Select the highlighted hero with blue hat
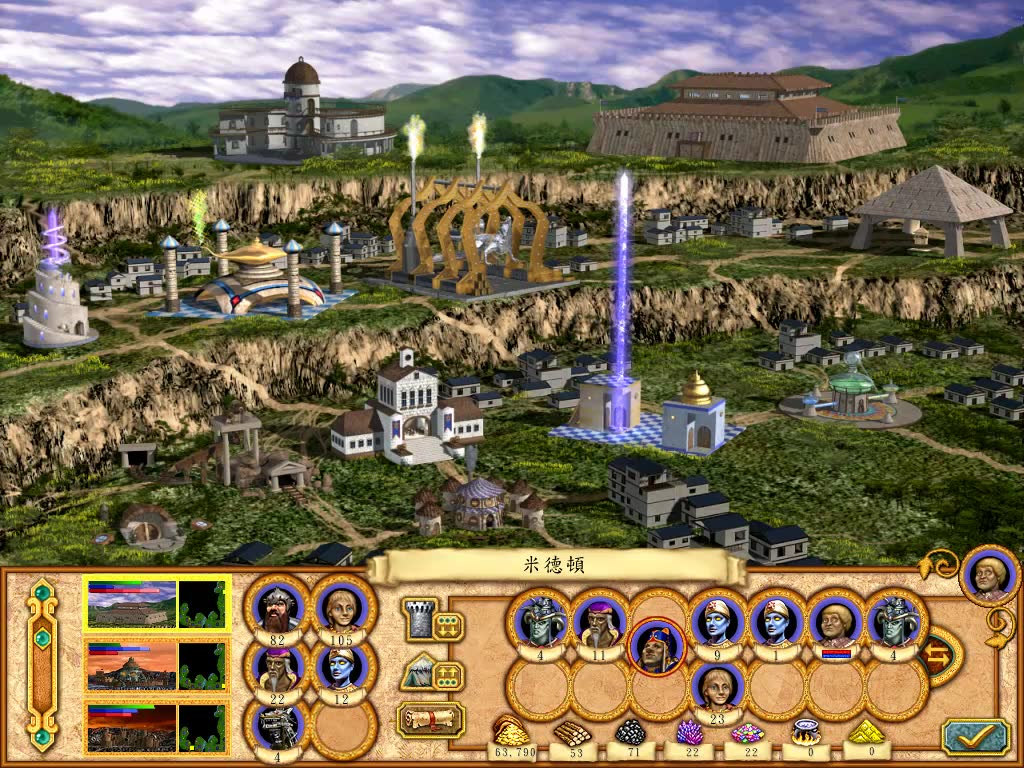Viewport: 1024px width, 768px height. tap(657, 645)
